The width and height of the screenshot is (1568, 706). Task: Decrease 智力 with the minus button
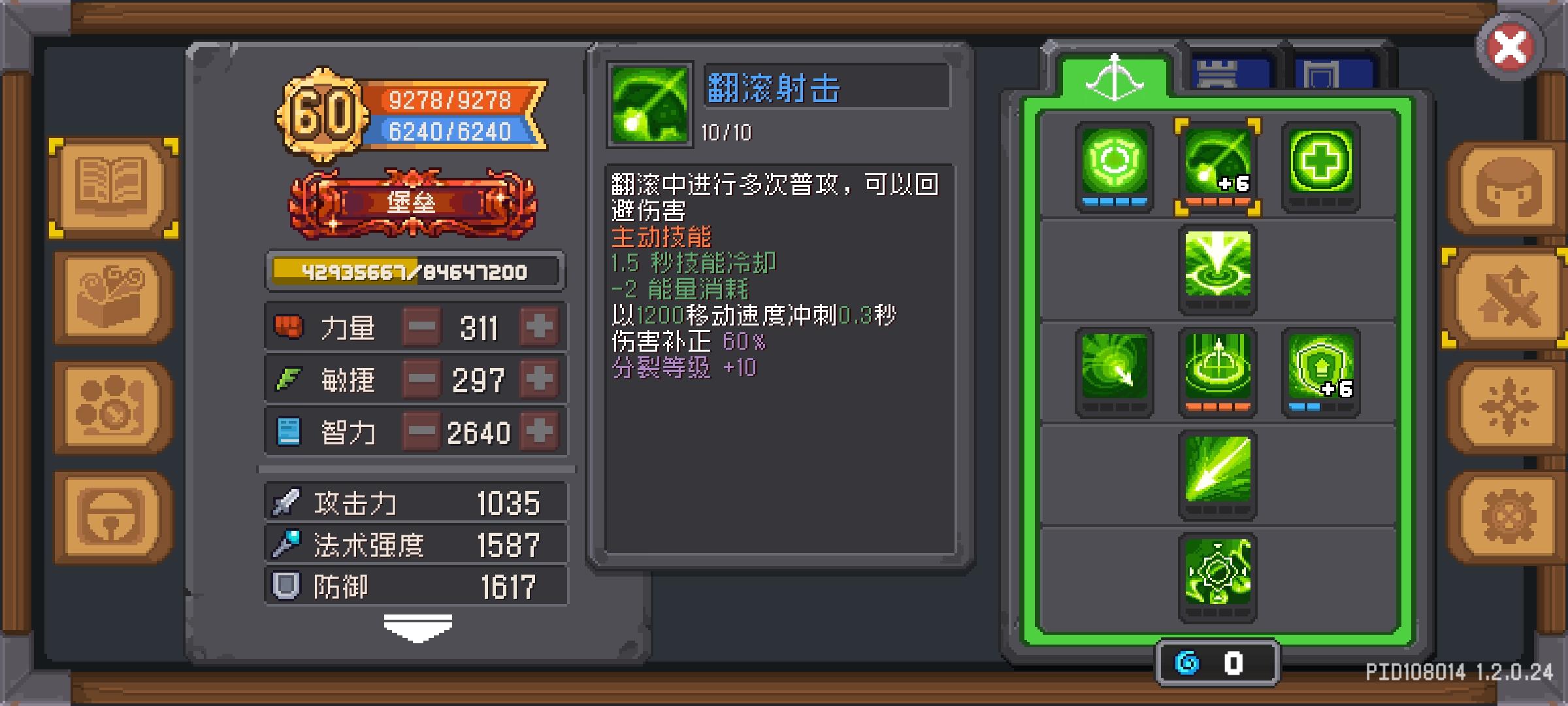click(421, 430)
